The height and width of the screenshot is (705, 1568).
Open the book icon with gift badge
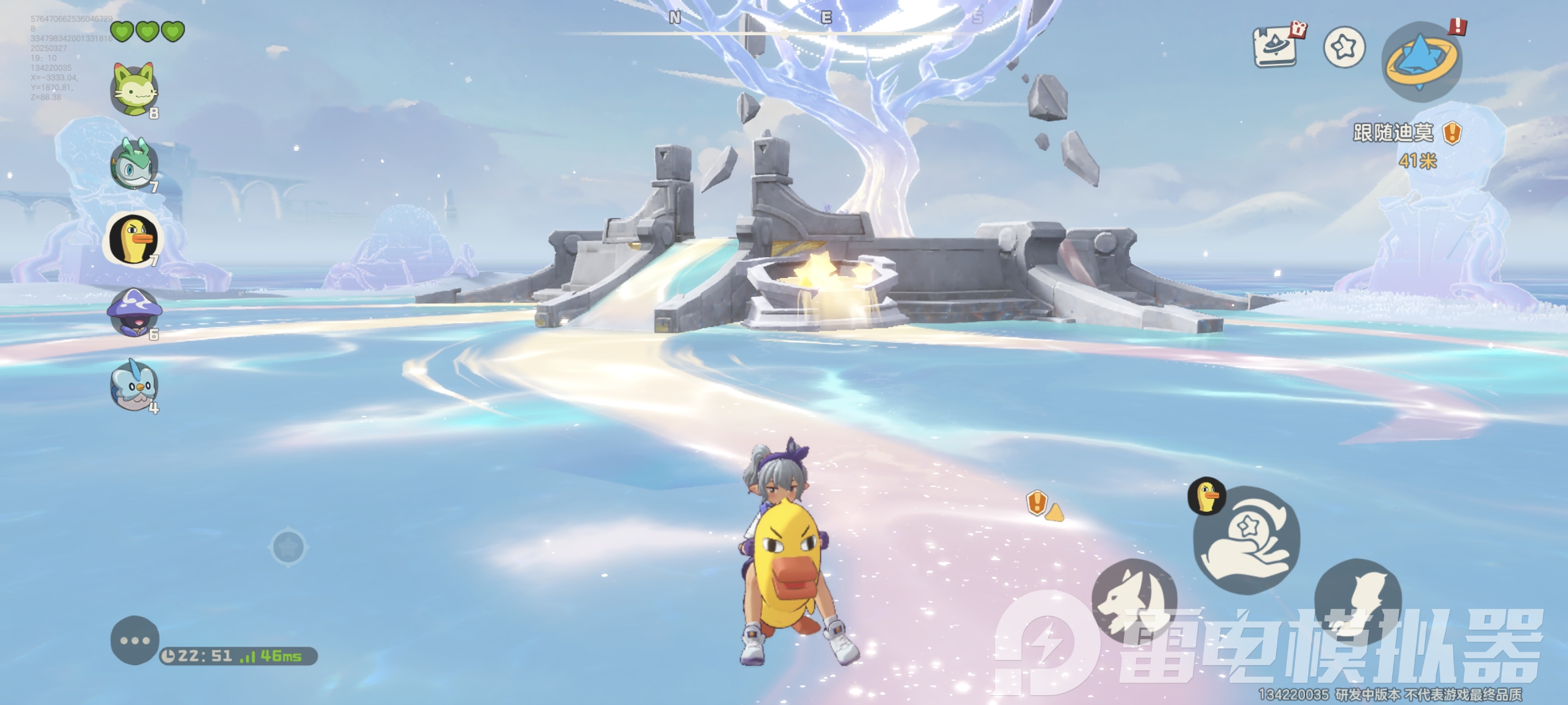coord(1277,46)
